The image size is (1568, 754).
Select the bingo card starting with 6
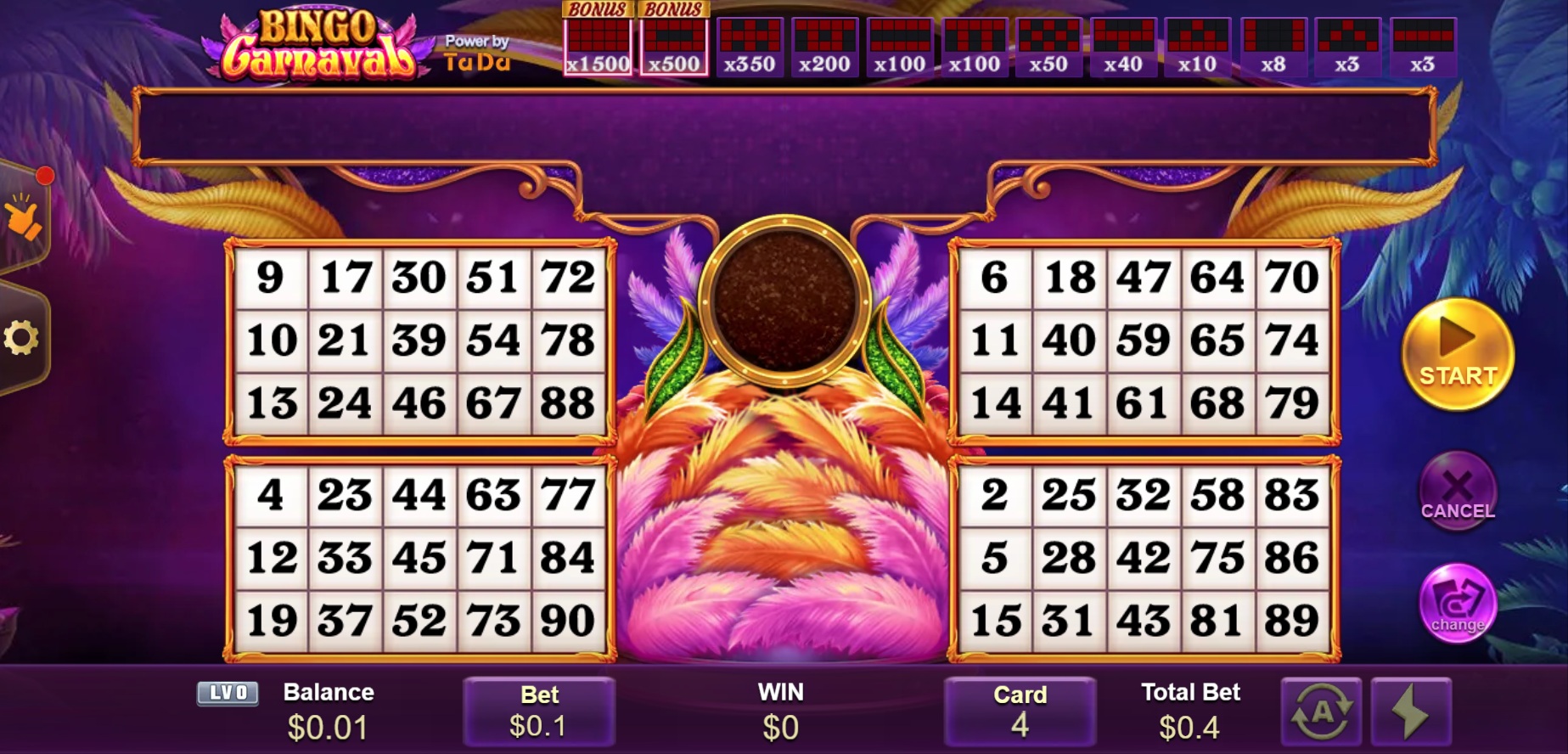click(1143, 340)
